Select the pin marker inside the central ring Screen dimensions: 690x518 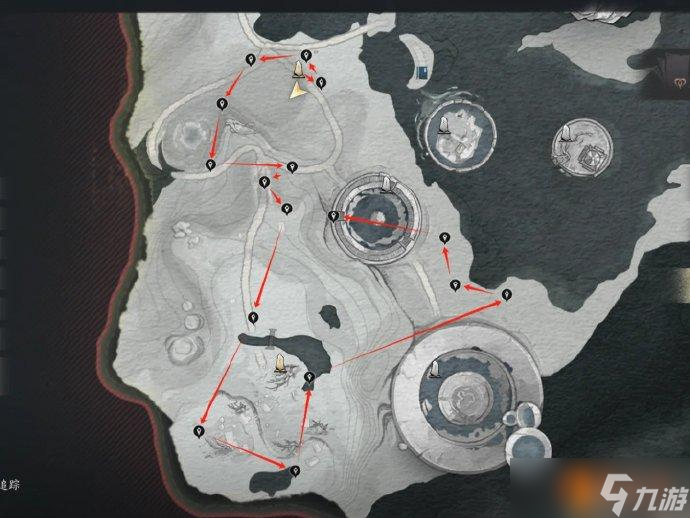(x=334, y=216)
